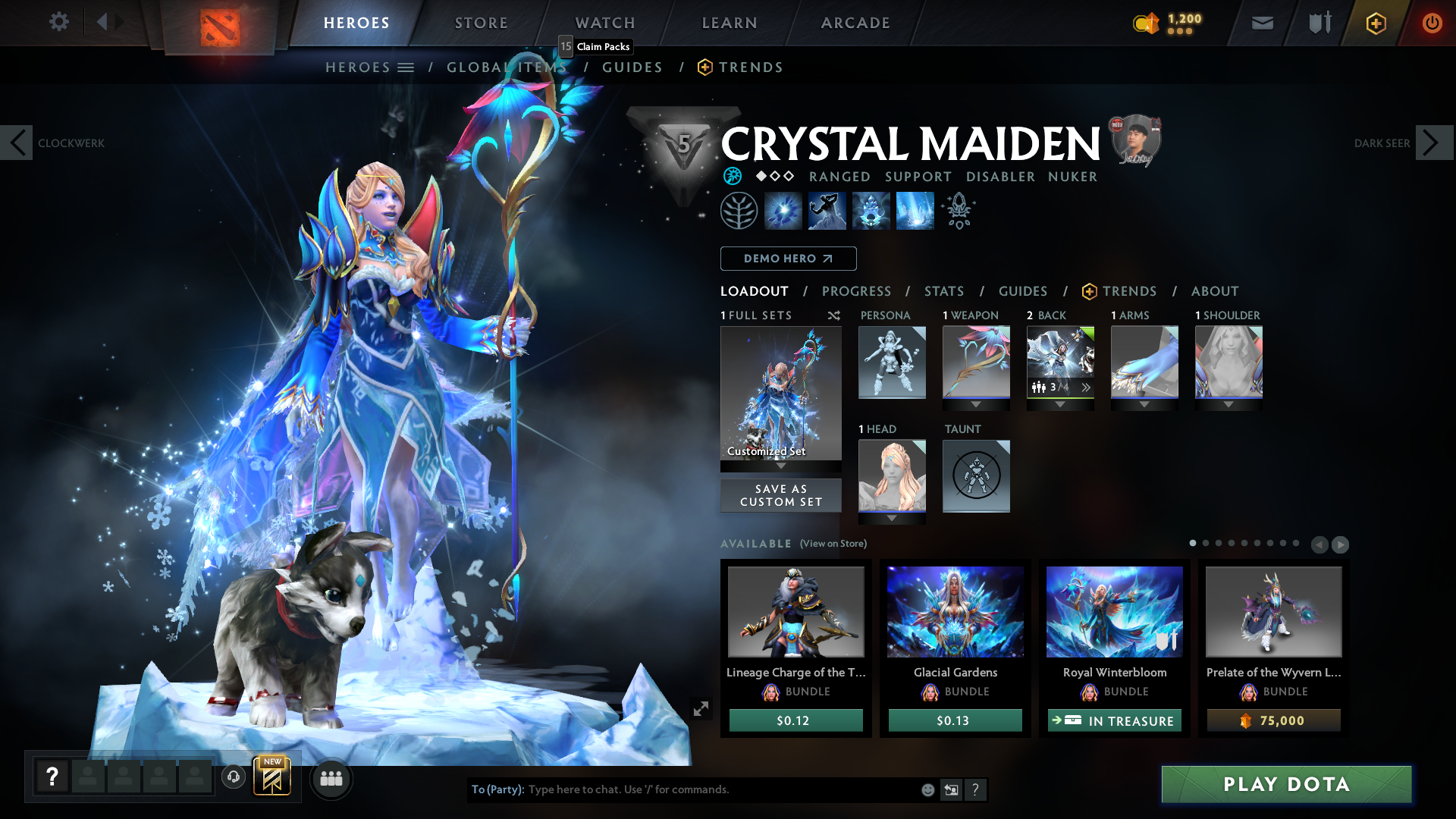Select the Frostbite ability icon

coord(827,210)
